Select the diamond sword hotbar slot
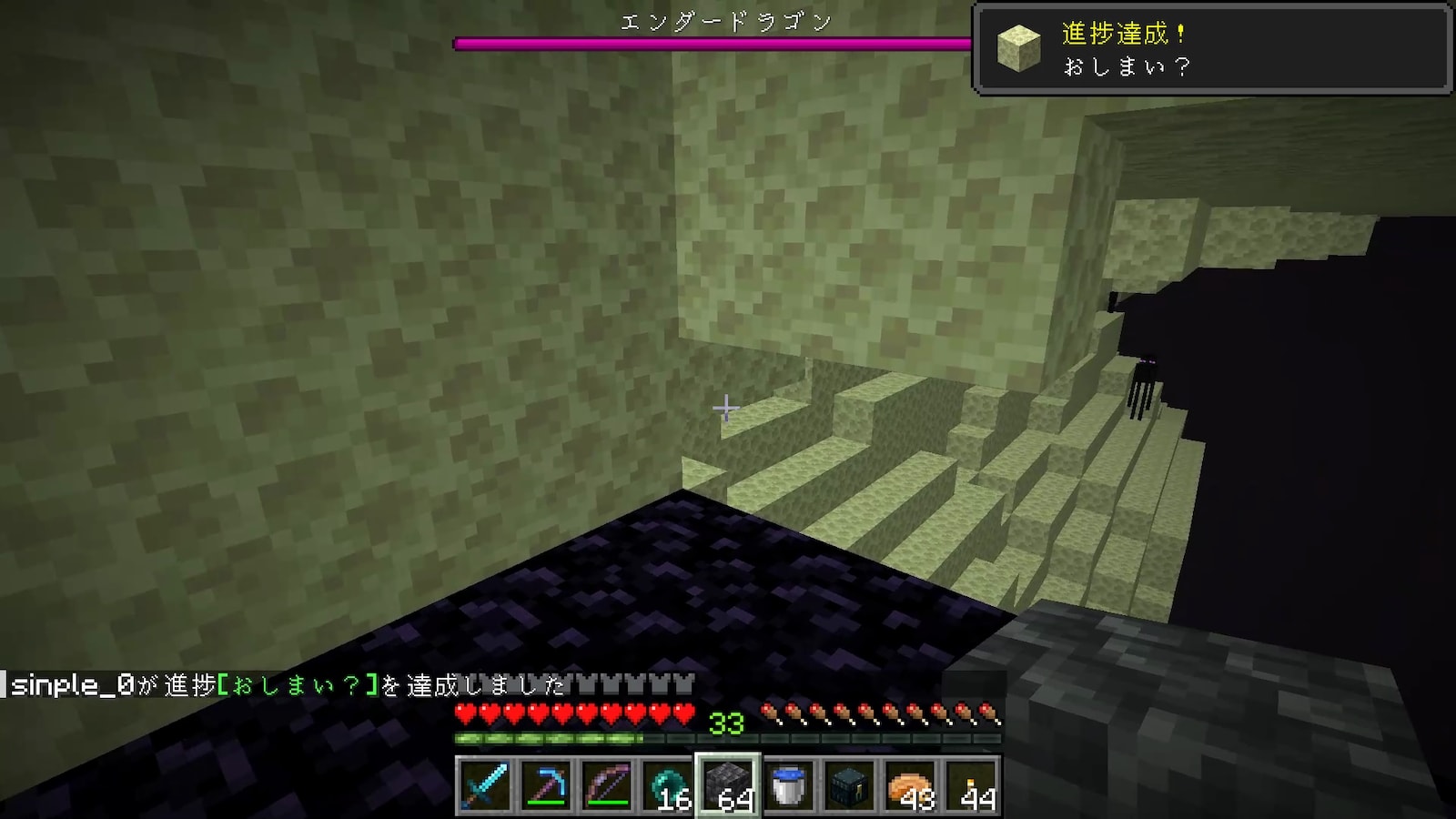The width and height of the screenshot is (1456, 819). (484, 784)
